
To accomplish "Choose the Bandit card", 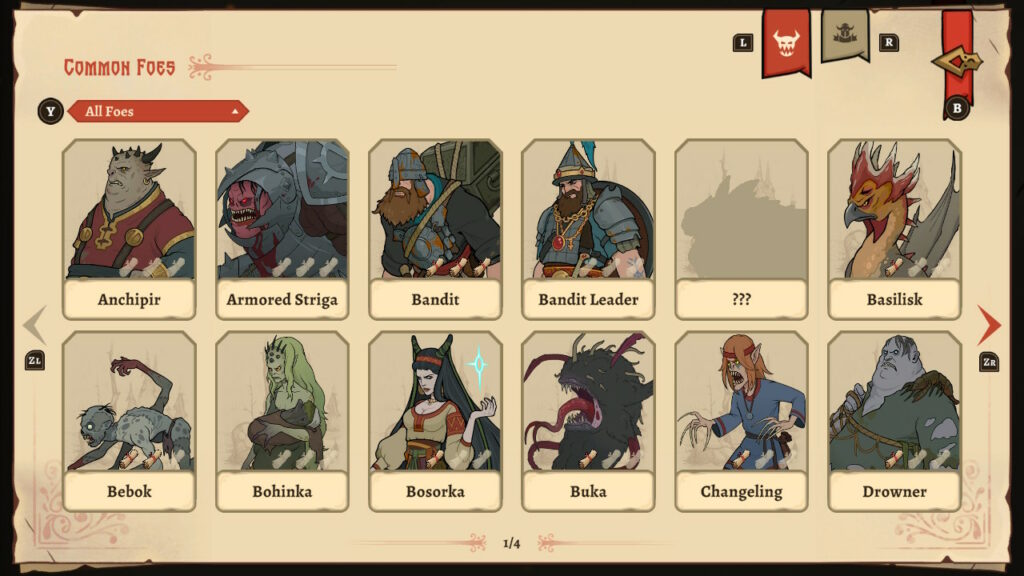I will [435, 228].
